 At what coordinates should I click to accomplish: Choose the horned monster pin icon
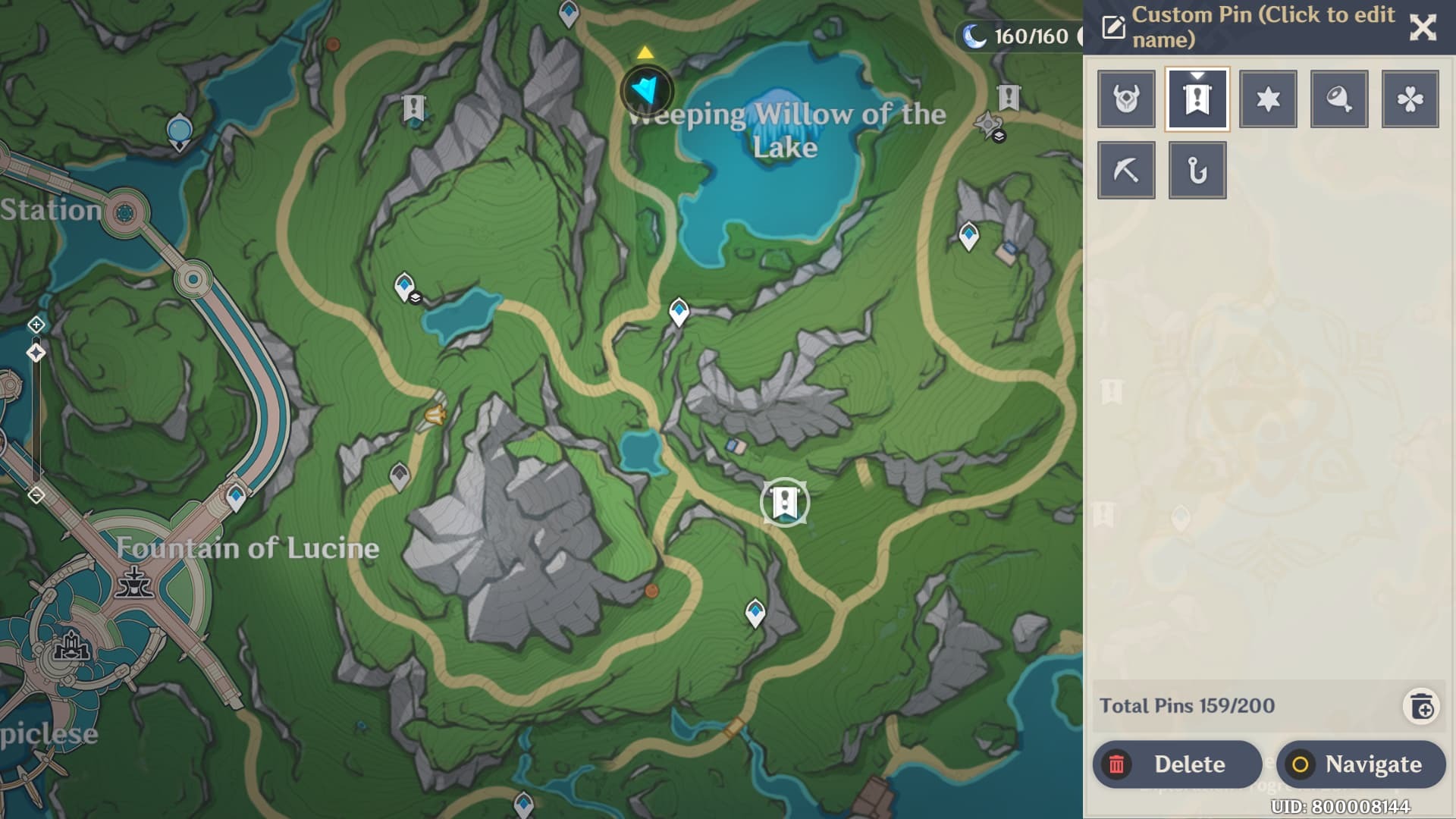click(1126, 99)
